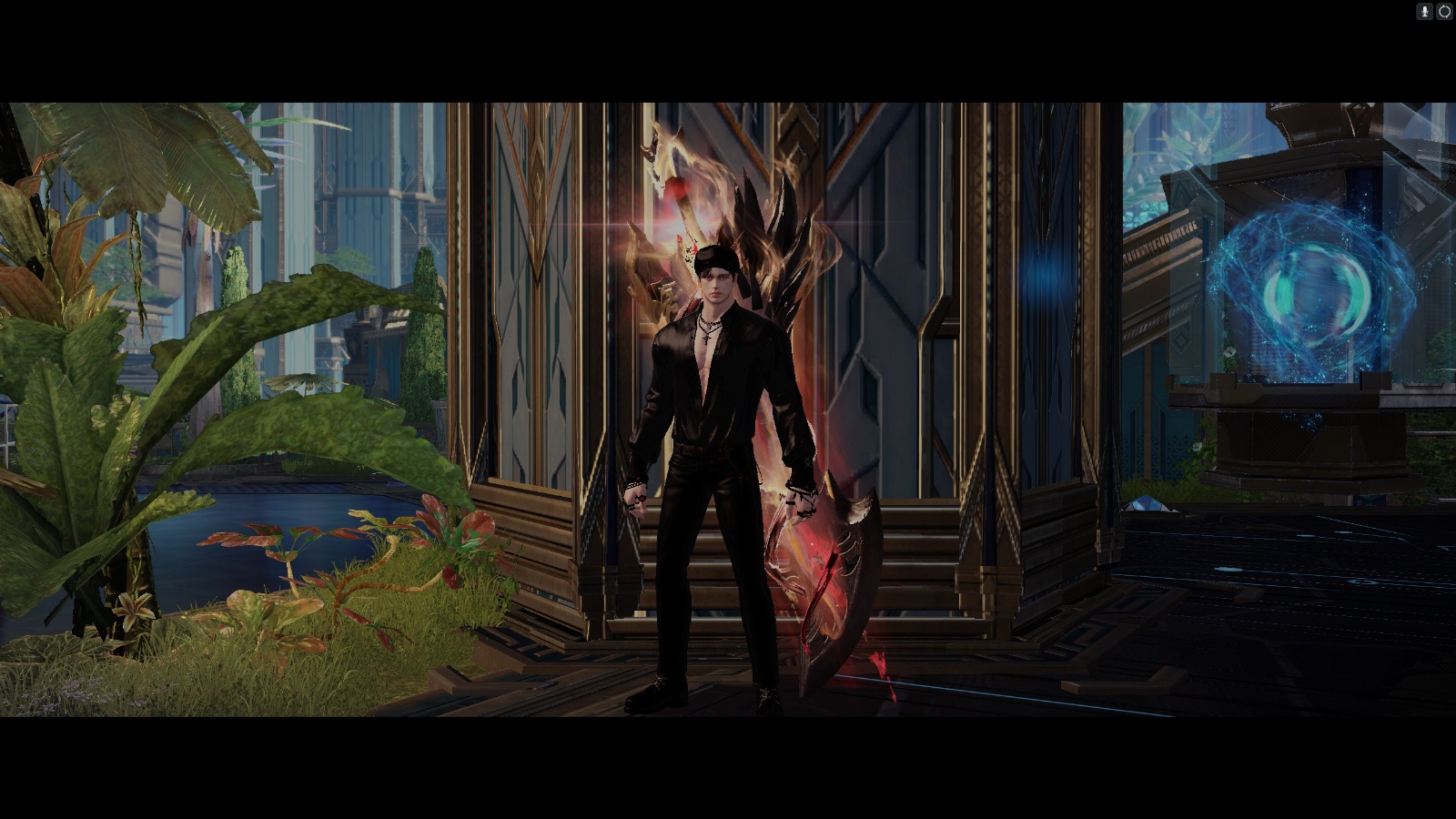Viewport: 1456px width, 819px height.
Task: Click the circular arrows refresh icon
Action: pos(1444,12)
